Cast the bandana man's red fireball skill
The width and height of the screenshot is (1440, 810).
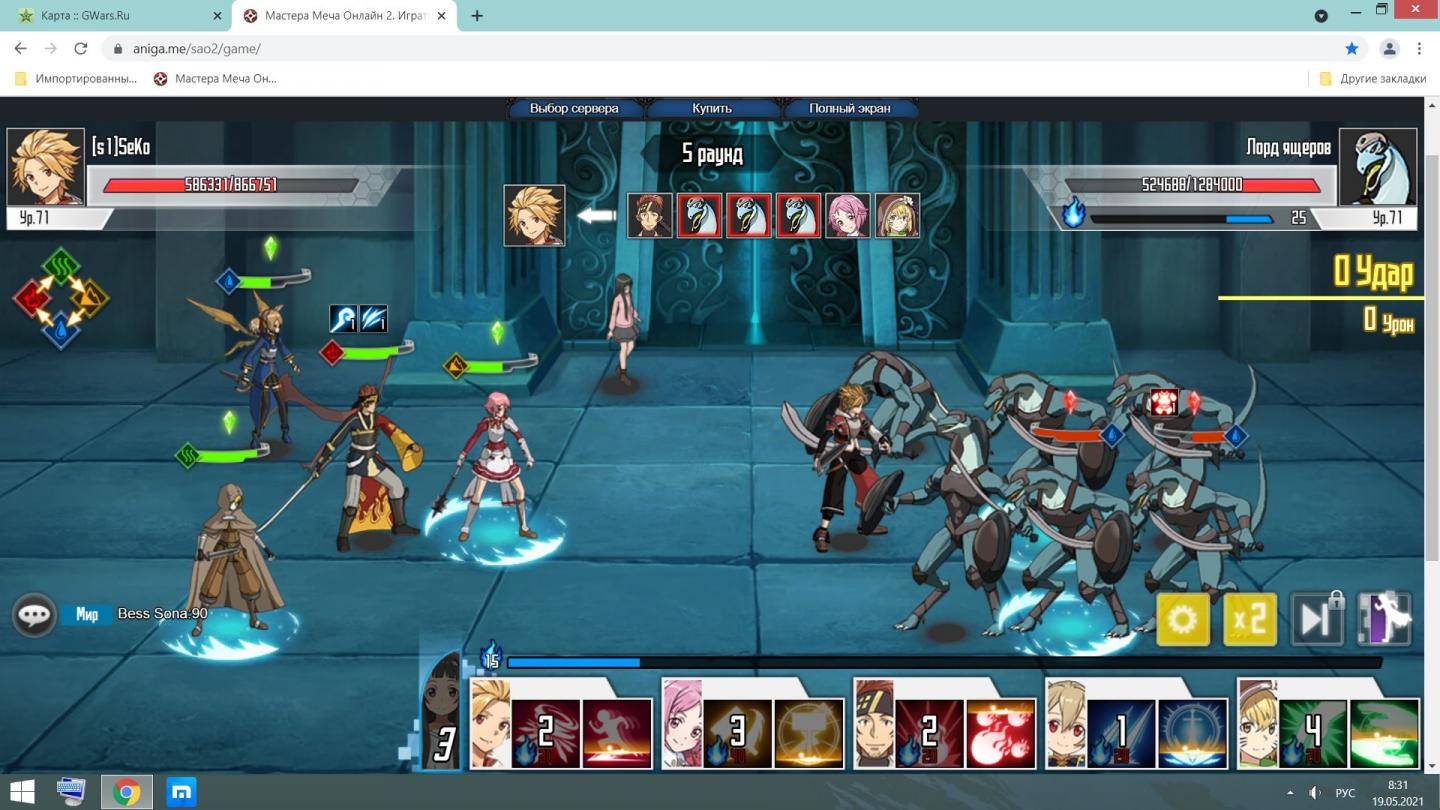click(x=1000, y=733)
